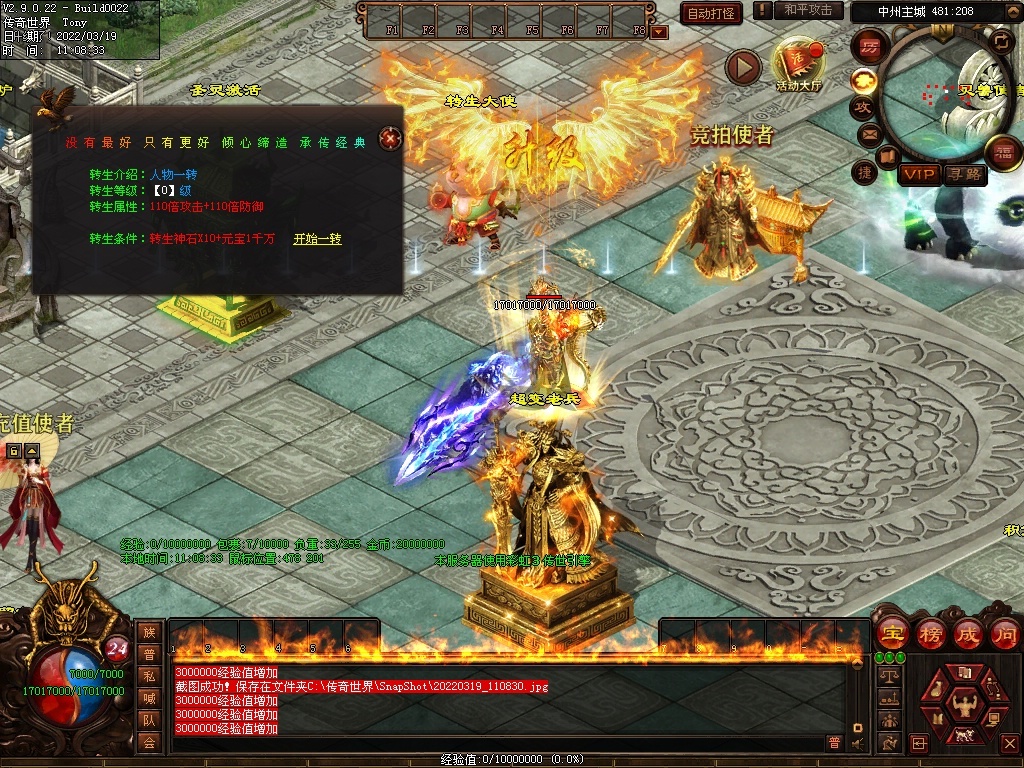This screenshot has width=1024, height=768.
Task: Select the 队 team chat channel
Action: pos(149,719)
